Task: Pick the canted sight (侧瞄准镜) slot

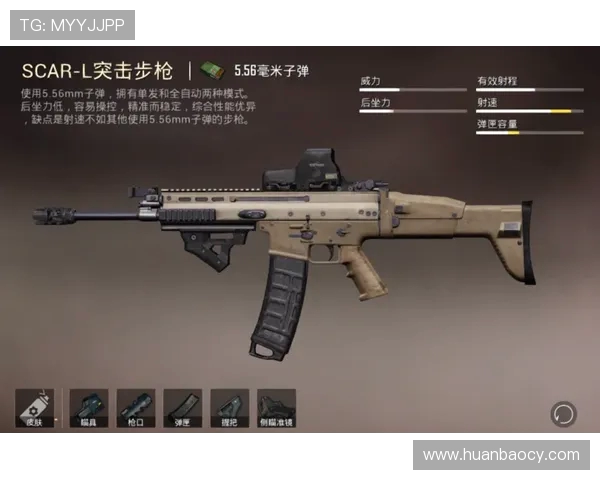Action: (277, 409)
